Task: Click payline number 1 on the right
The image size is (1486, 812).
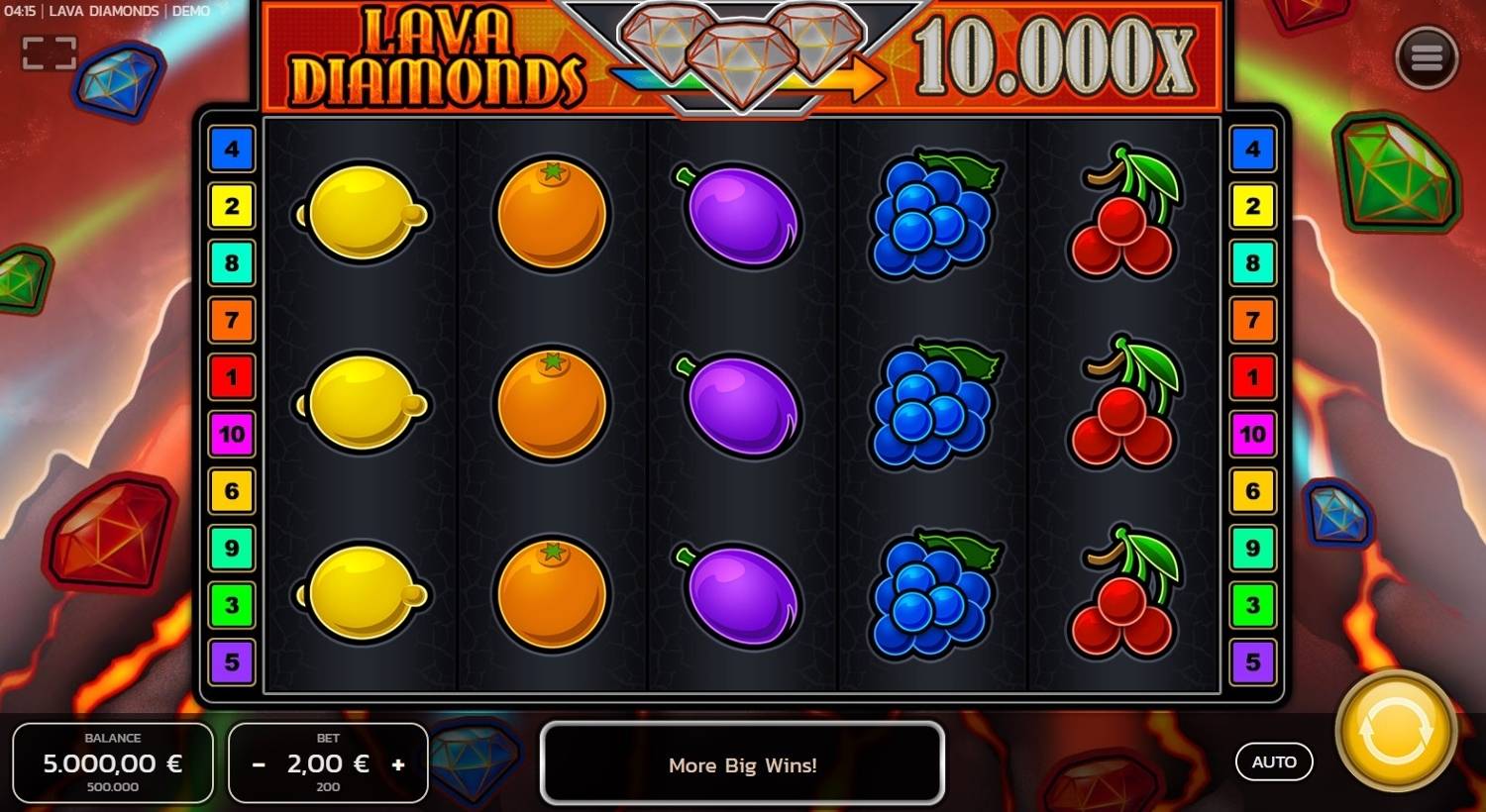Action: click(x=1254, y=377)
